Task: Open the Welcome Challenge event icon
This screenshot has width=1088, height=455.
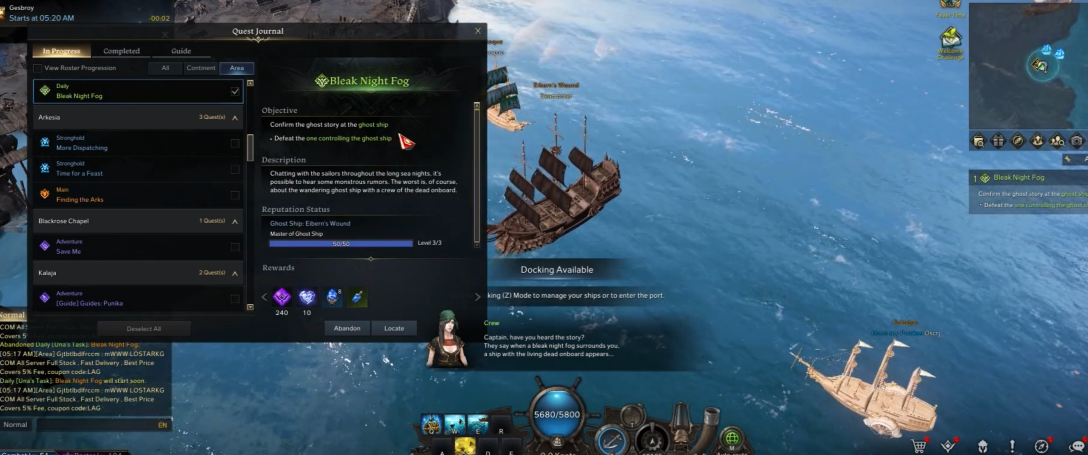Action: pos(950,40)
